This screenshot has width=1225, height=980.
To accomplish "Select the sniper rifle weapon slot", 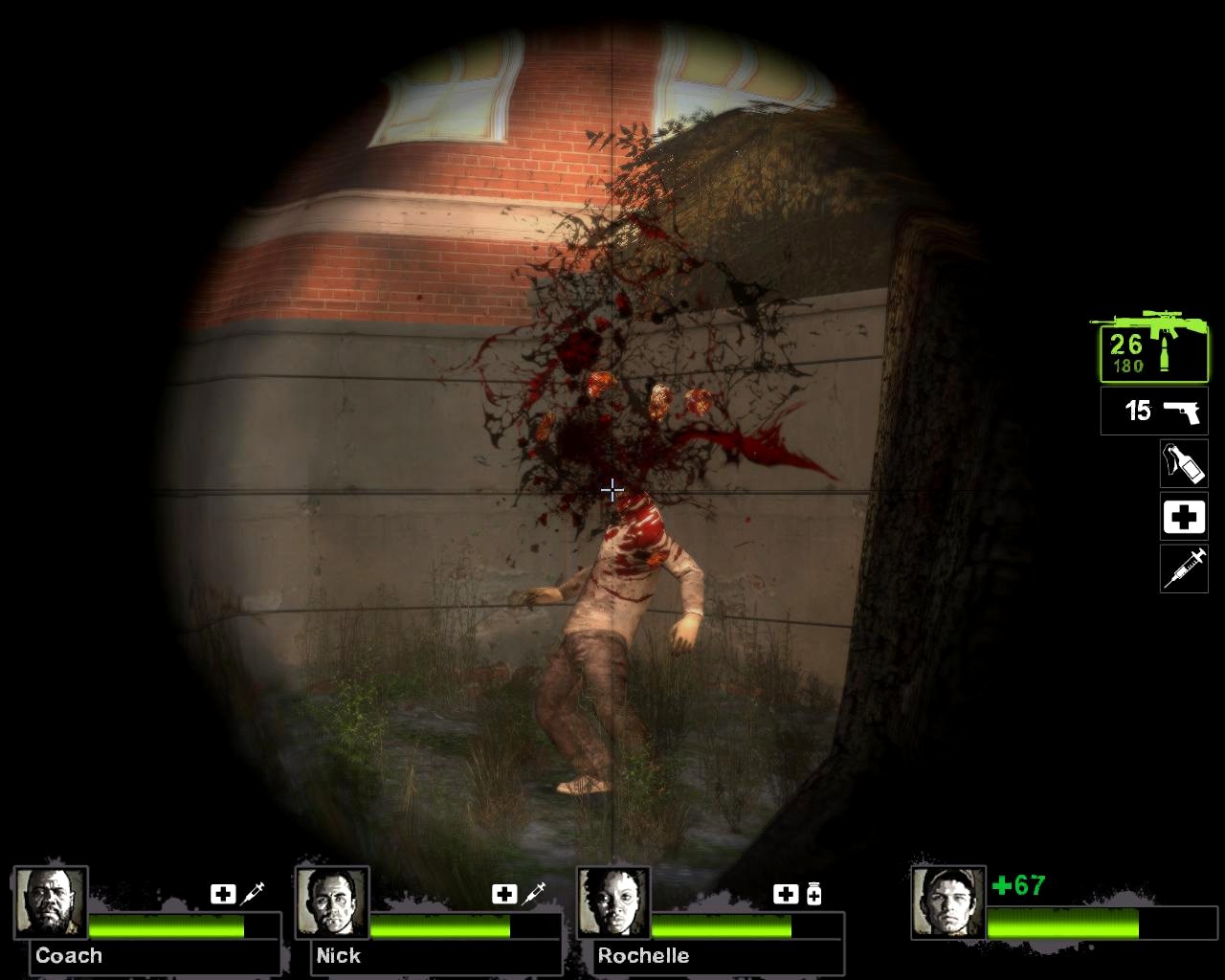I will [1148, 348].
